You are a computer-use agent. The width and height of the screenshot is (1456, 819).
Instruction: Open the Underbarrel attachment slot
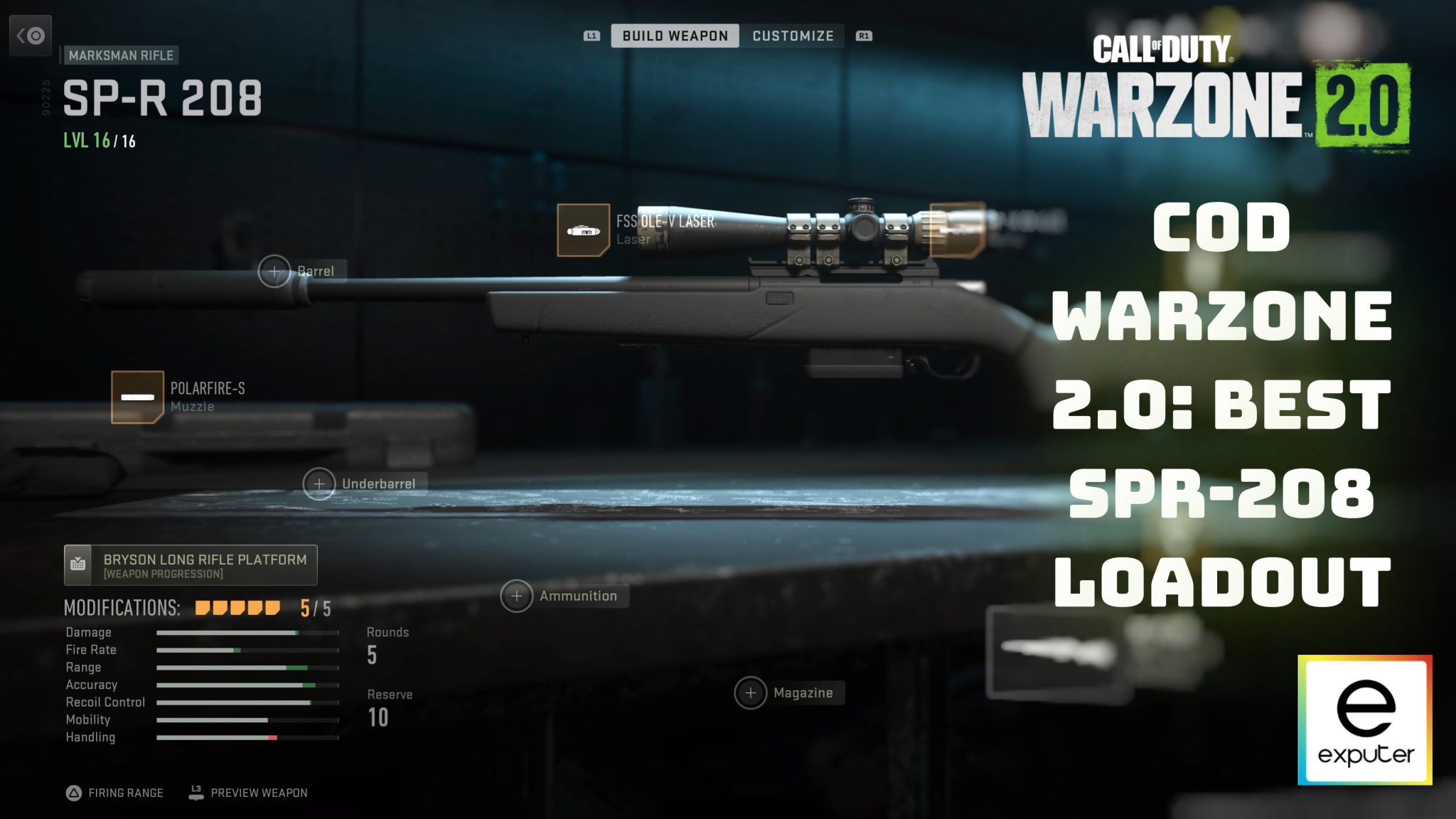pos(319,483)
